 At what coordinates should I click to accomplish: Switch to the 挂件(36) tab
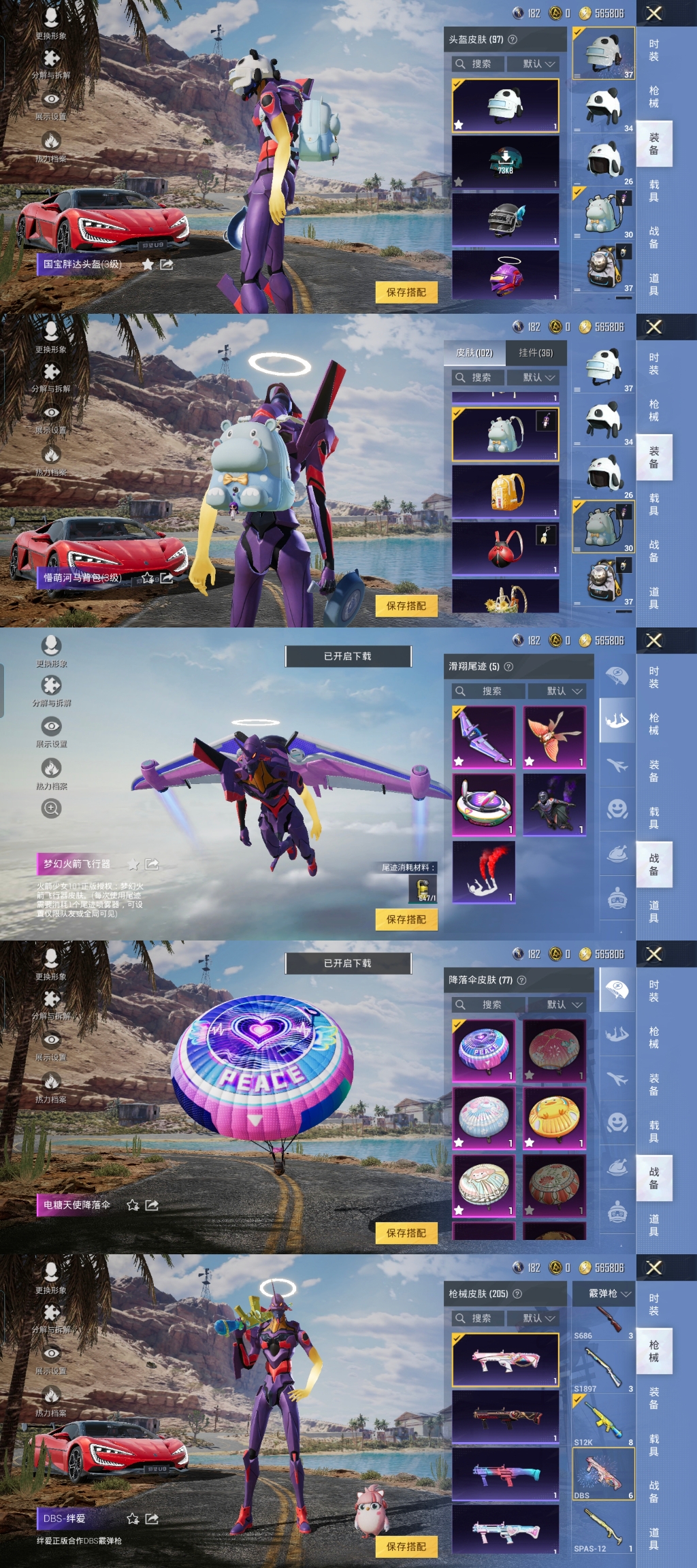click(536, 353)
